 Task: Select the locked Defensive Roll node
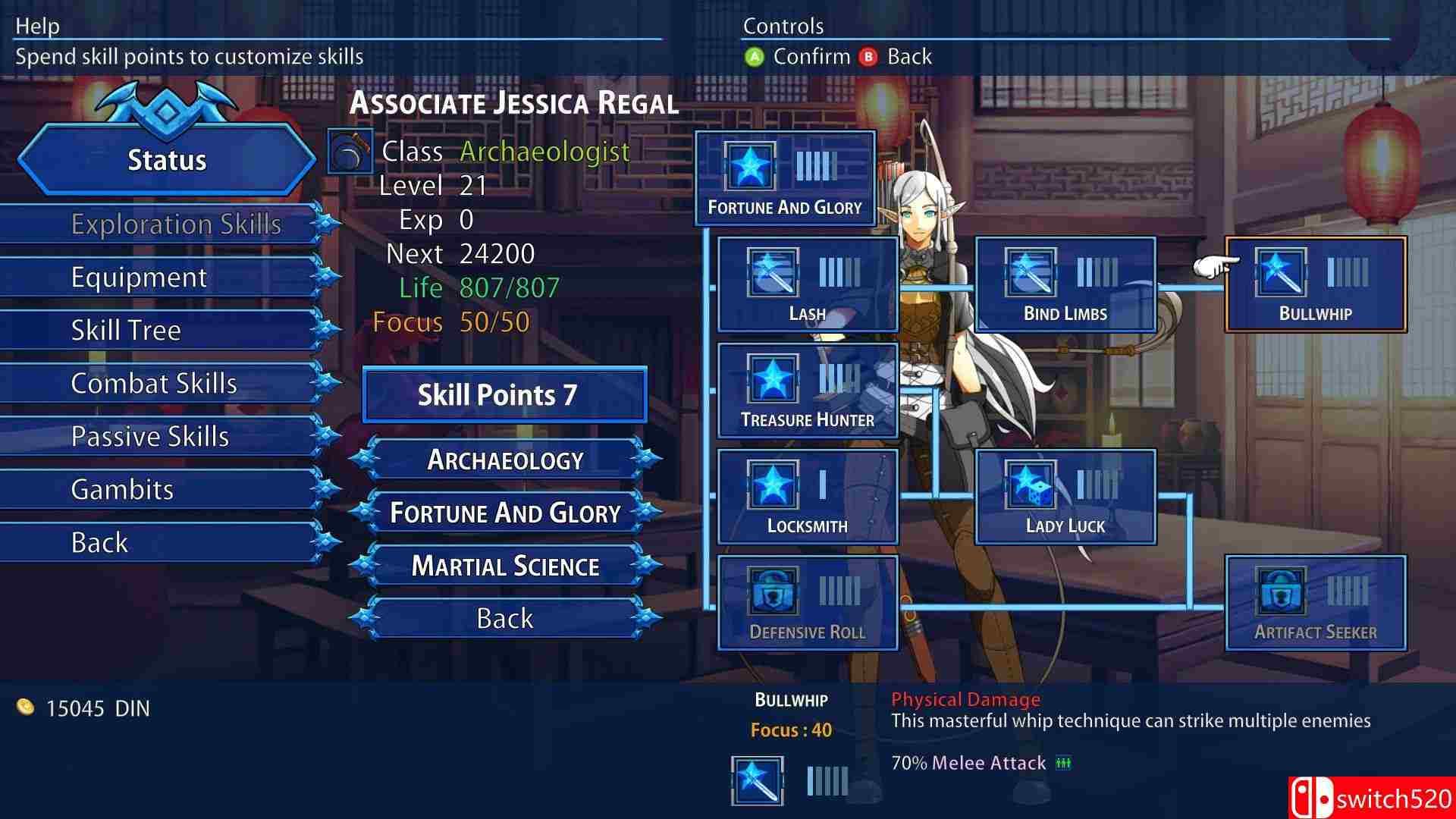tap(808, 603)
